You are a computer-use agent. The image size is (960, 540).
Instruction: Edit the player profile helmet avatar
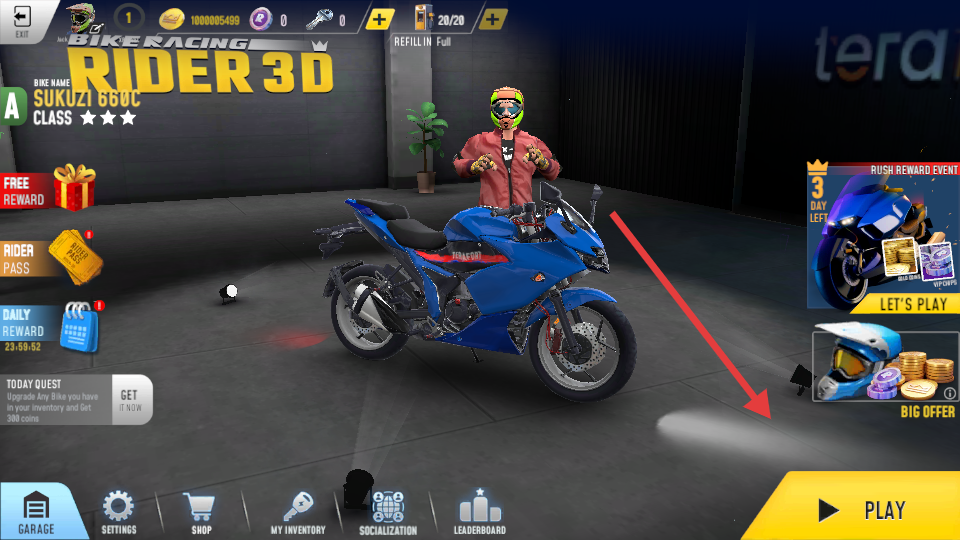coord(80,19)
